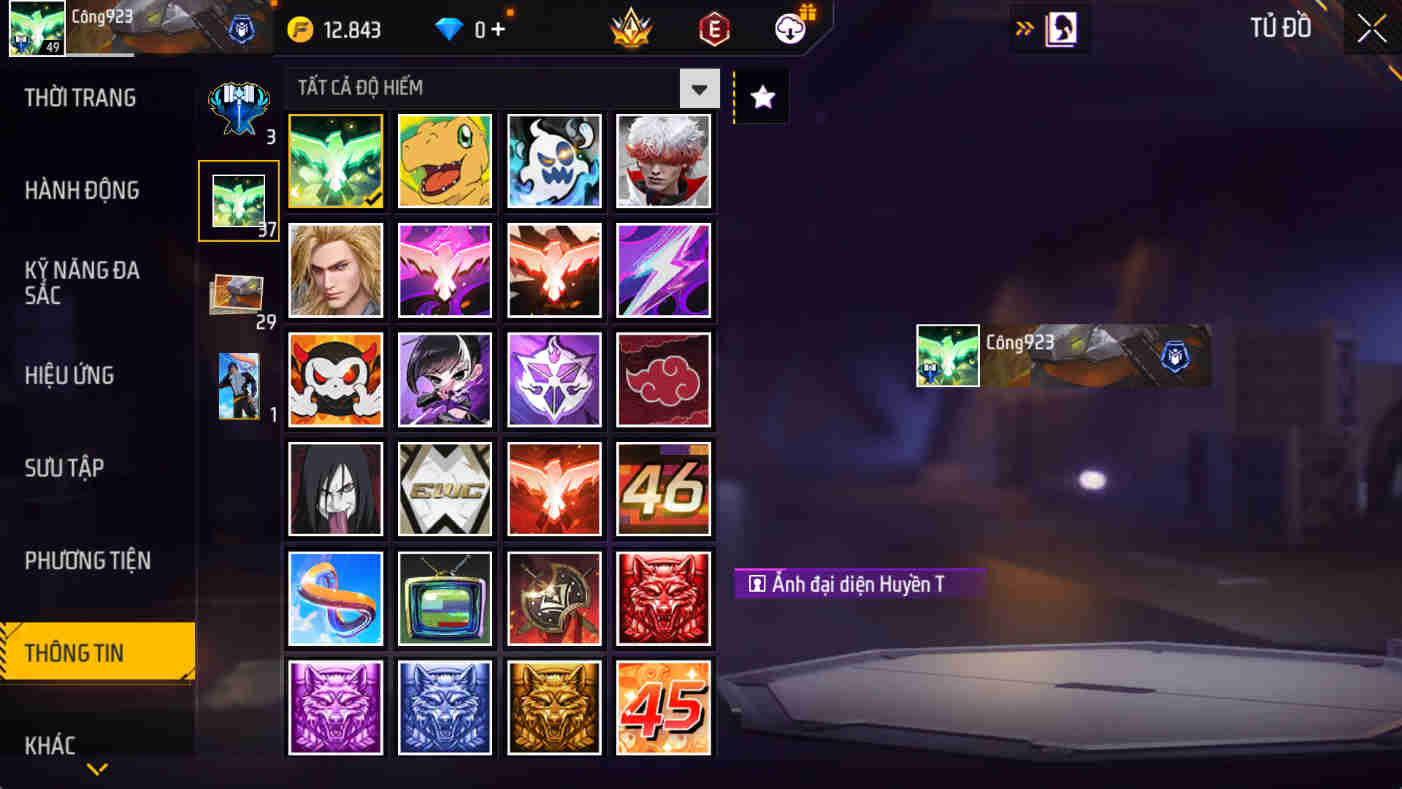Expand the sidebar with the bottom yellow chevron
1402x789 pixels.
(96, 769)
